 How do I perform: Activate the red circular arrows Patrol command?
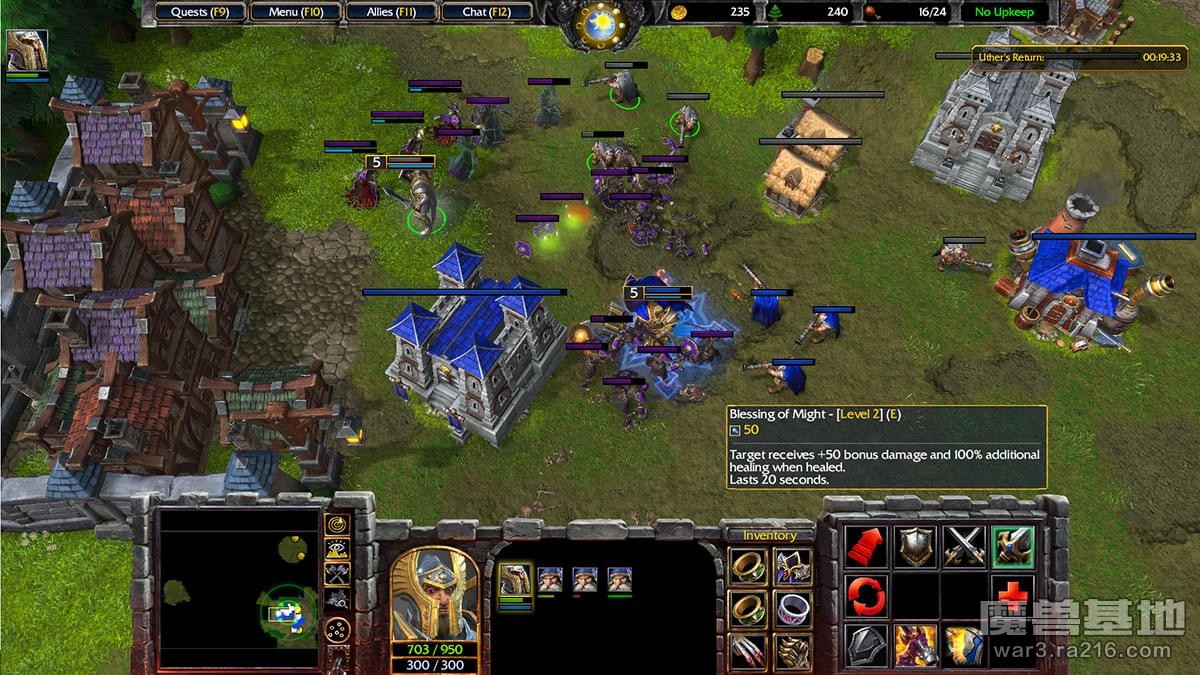866,596
